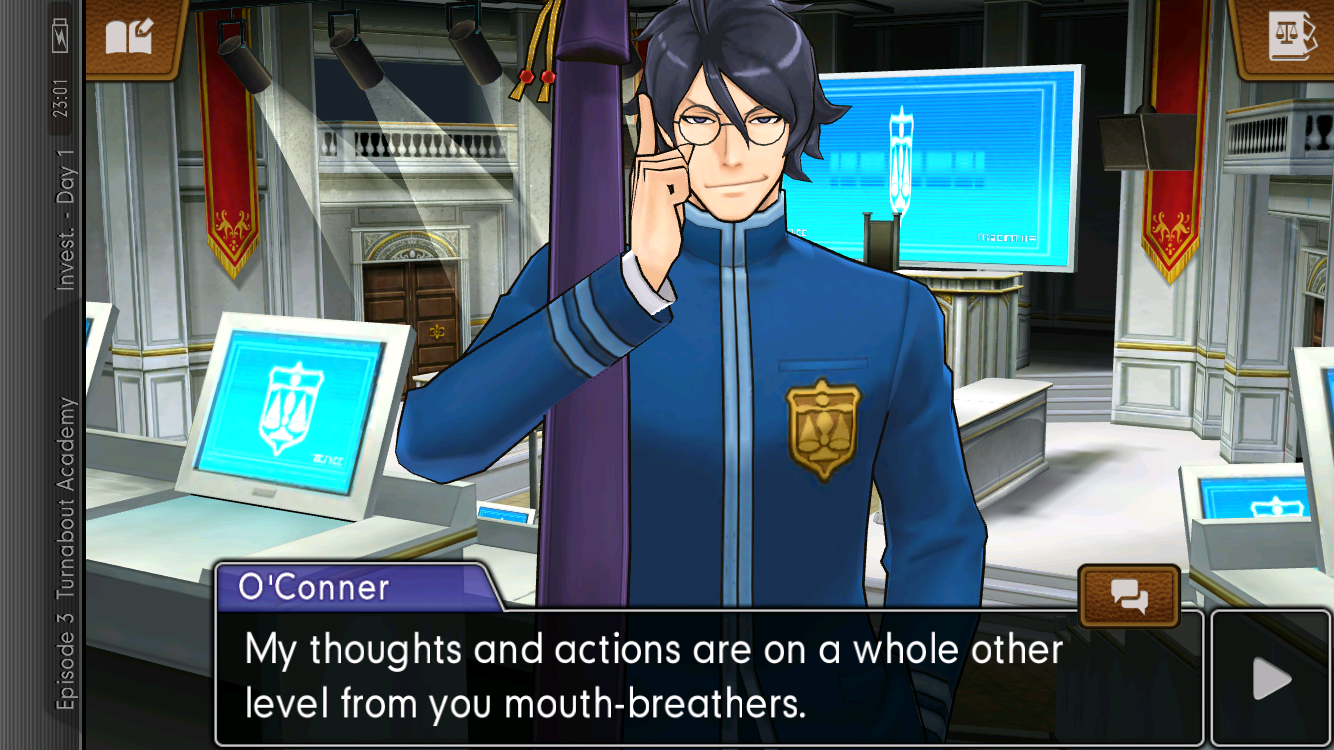Open the notebook save icon
1334x750 pixels.
[131, 37]
